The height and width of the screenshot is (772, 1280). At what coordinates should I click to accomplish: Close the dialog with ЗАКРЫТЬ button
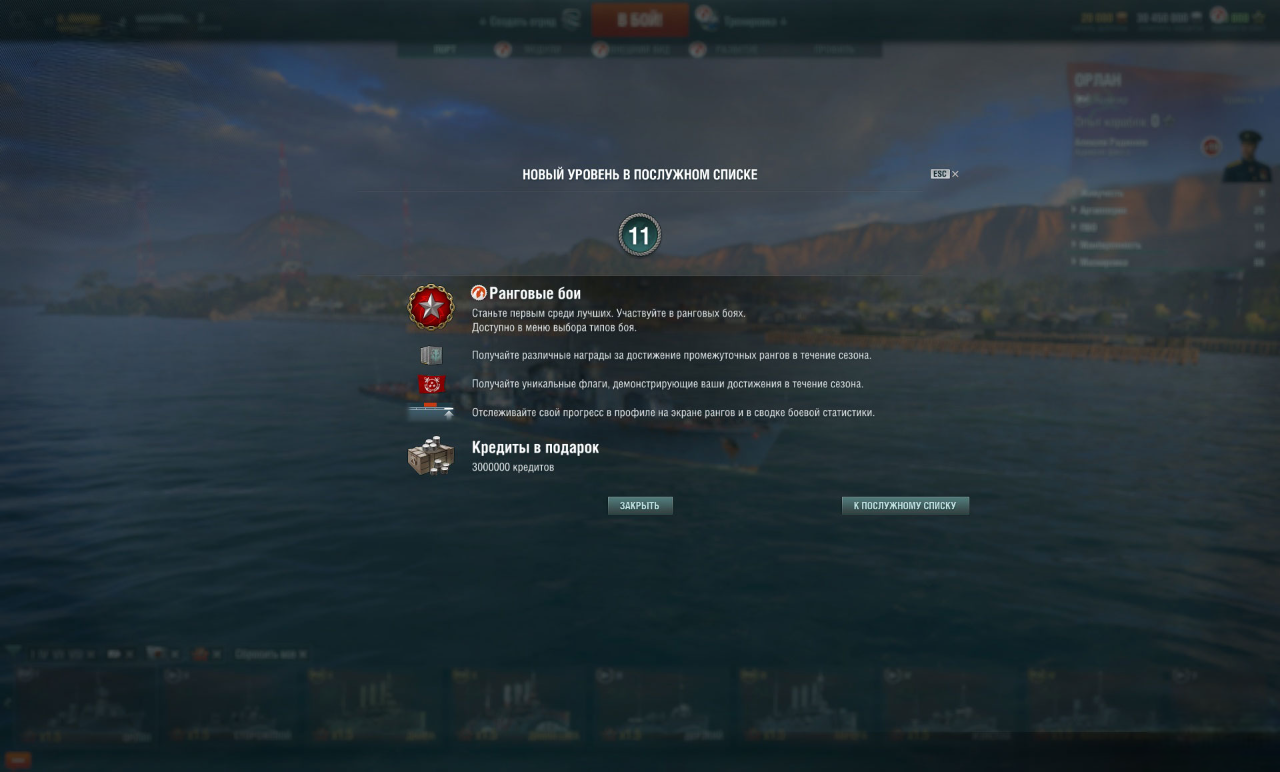640,506
